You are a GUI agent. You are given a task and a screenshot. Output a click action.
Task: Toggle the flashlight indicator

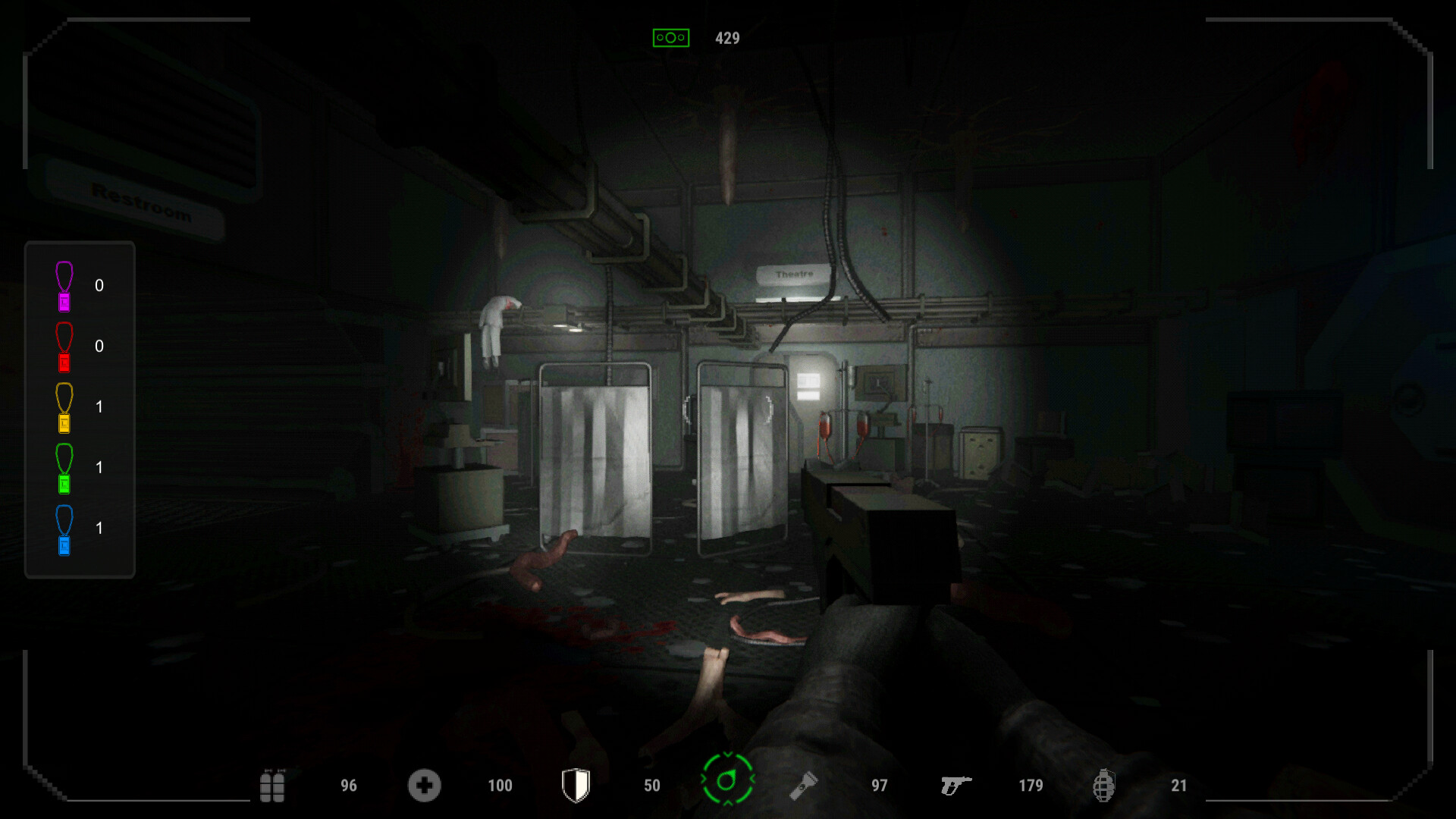805,786
